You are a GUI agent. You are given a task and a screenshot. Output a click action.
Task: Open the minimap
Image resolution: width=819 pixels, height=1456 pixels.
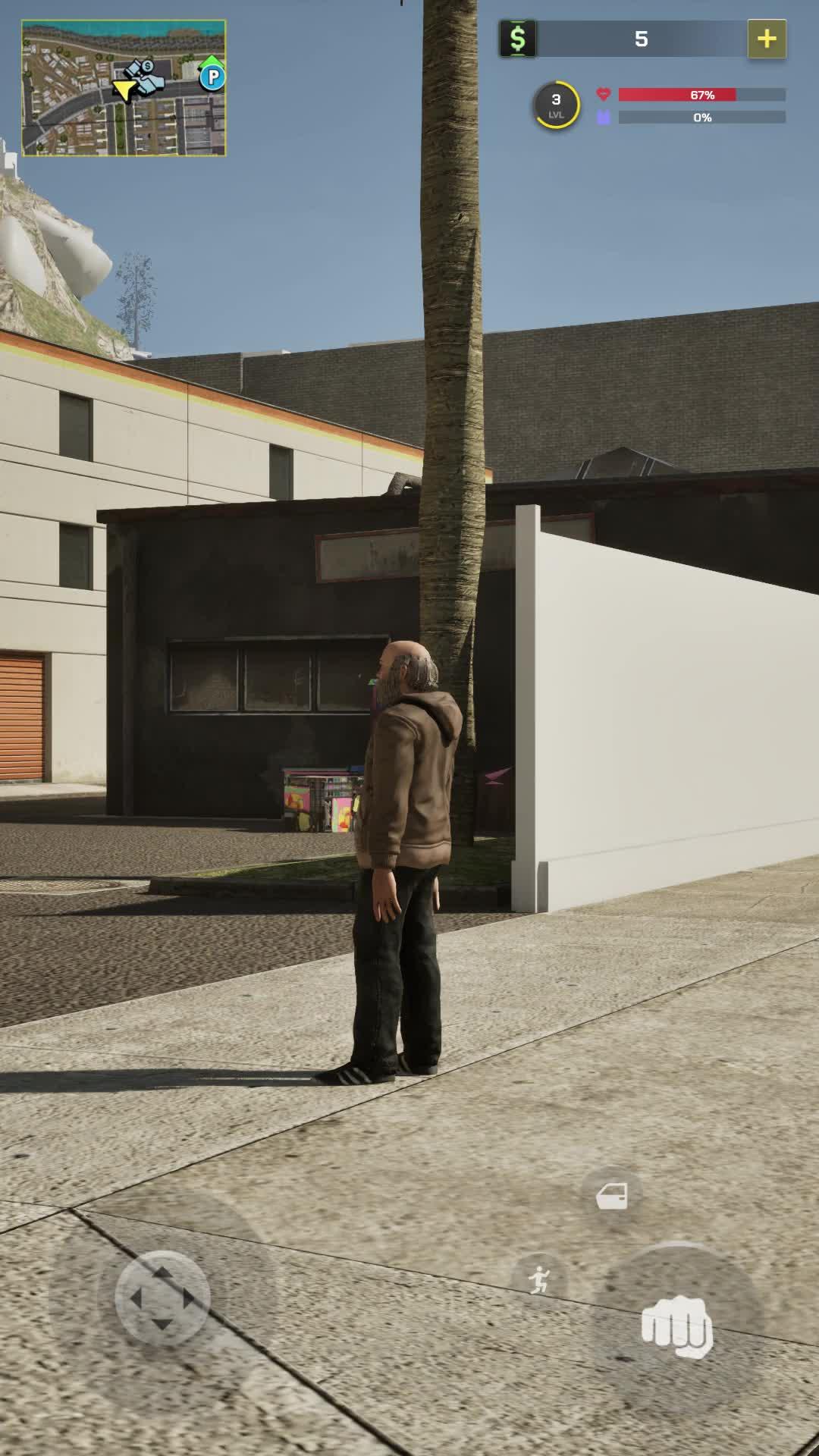124,88
